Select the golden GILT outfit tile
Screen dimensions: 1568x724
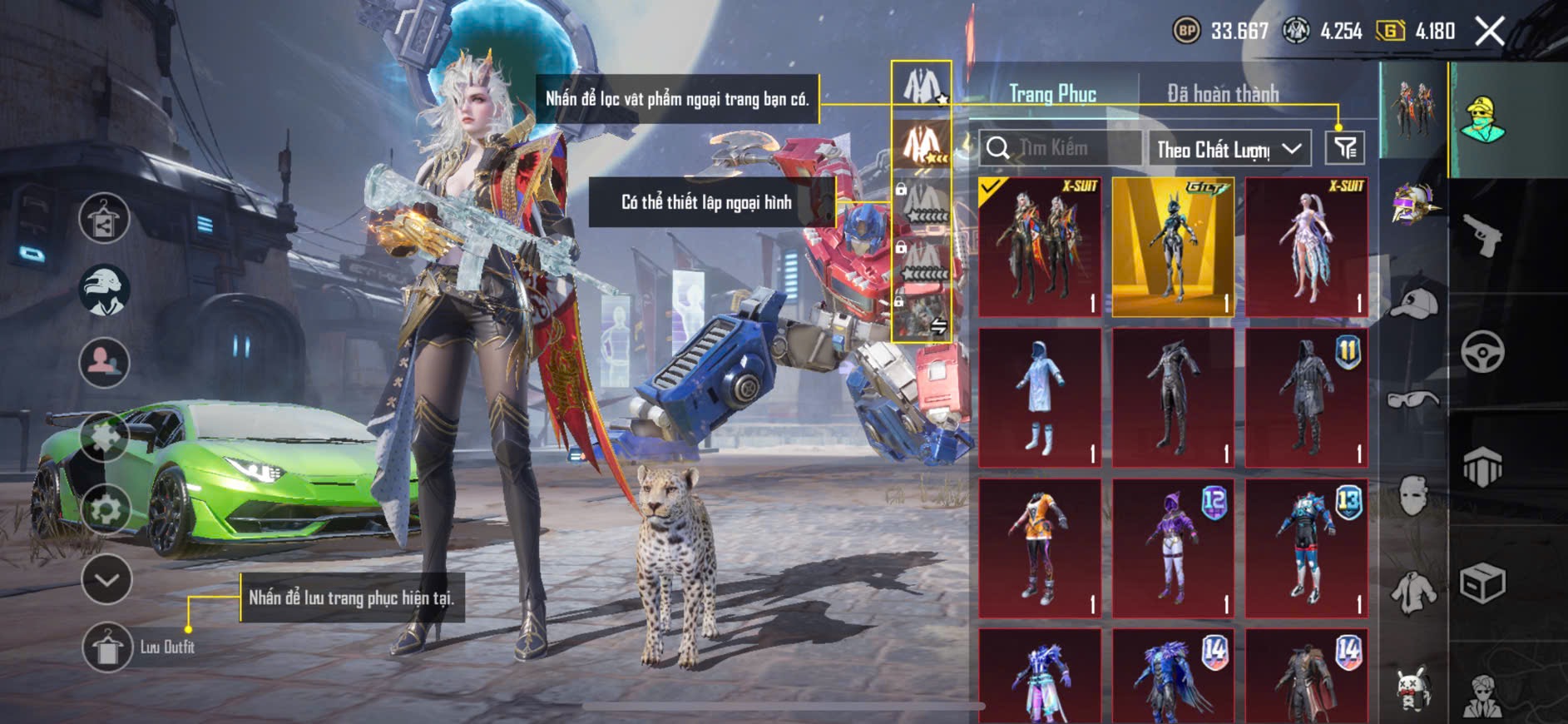pos(1173,247)
